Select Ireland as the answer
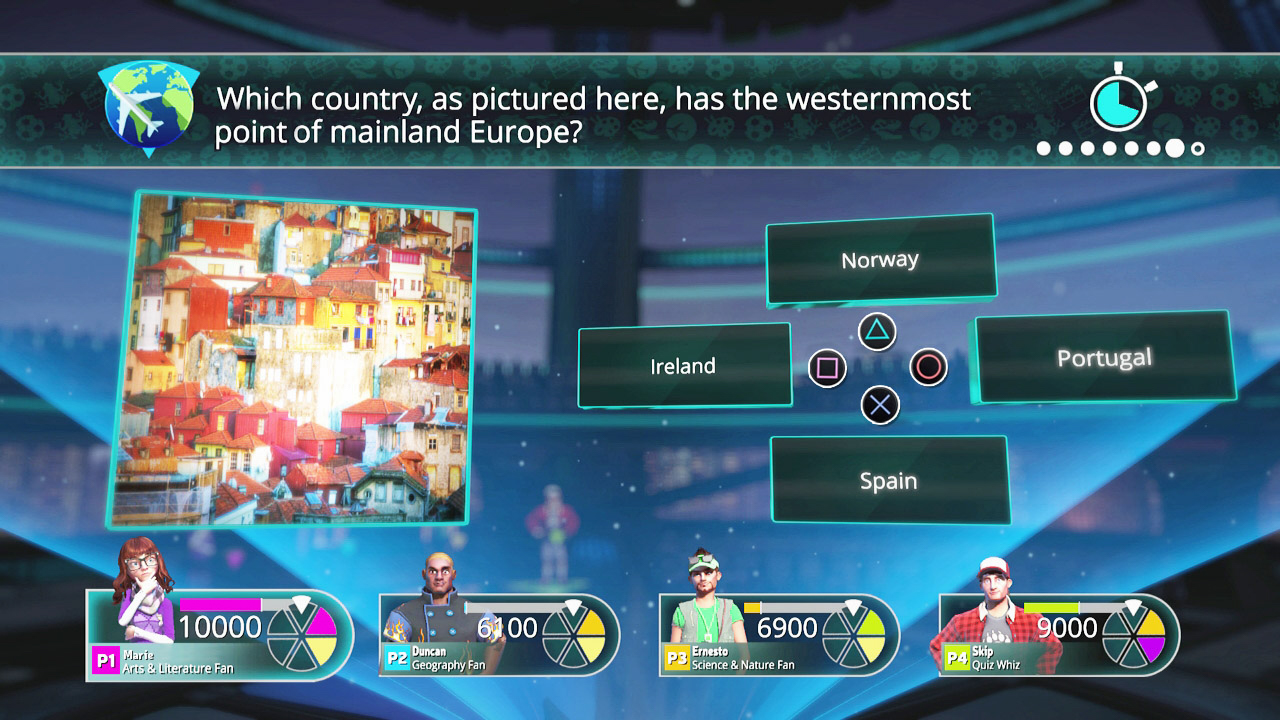This screenshot has width=1280, height=720. pos(684,366)
